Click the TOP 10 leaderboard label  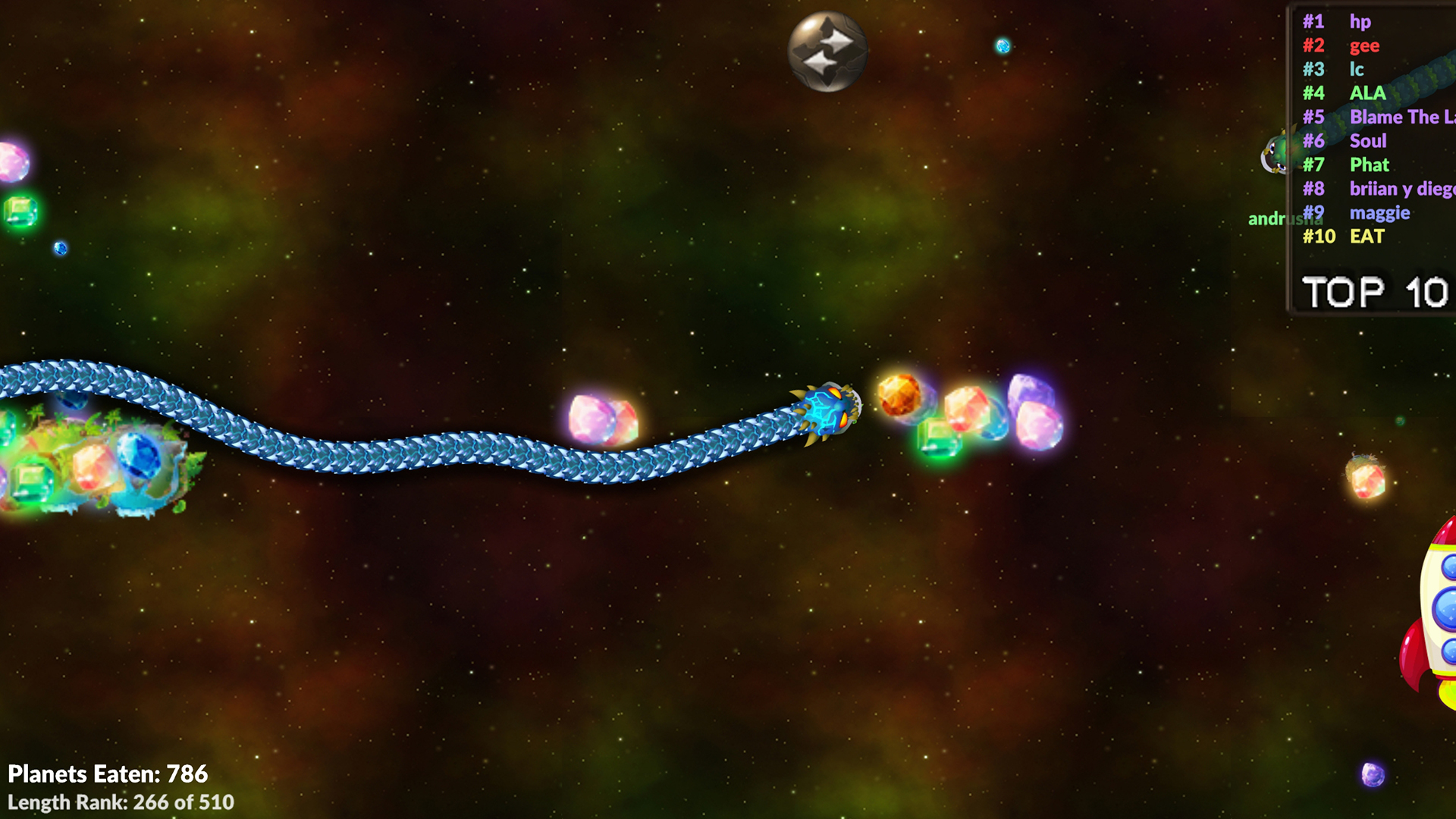(1374, 290)
